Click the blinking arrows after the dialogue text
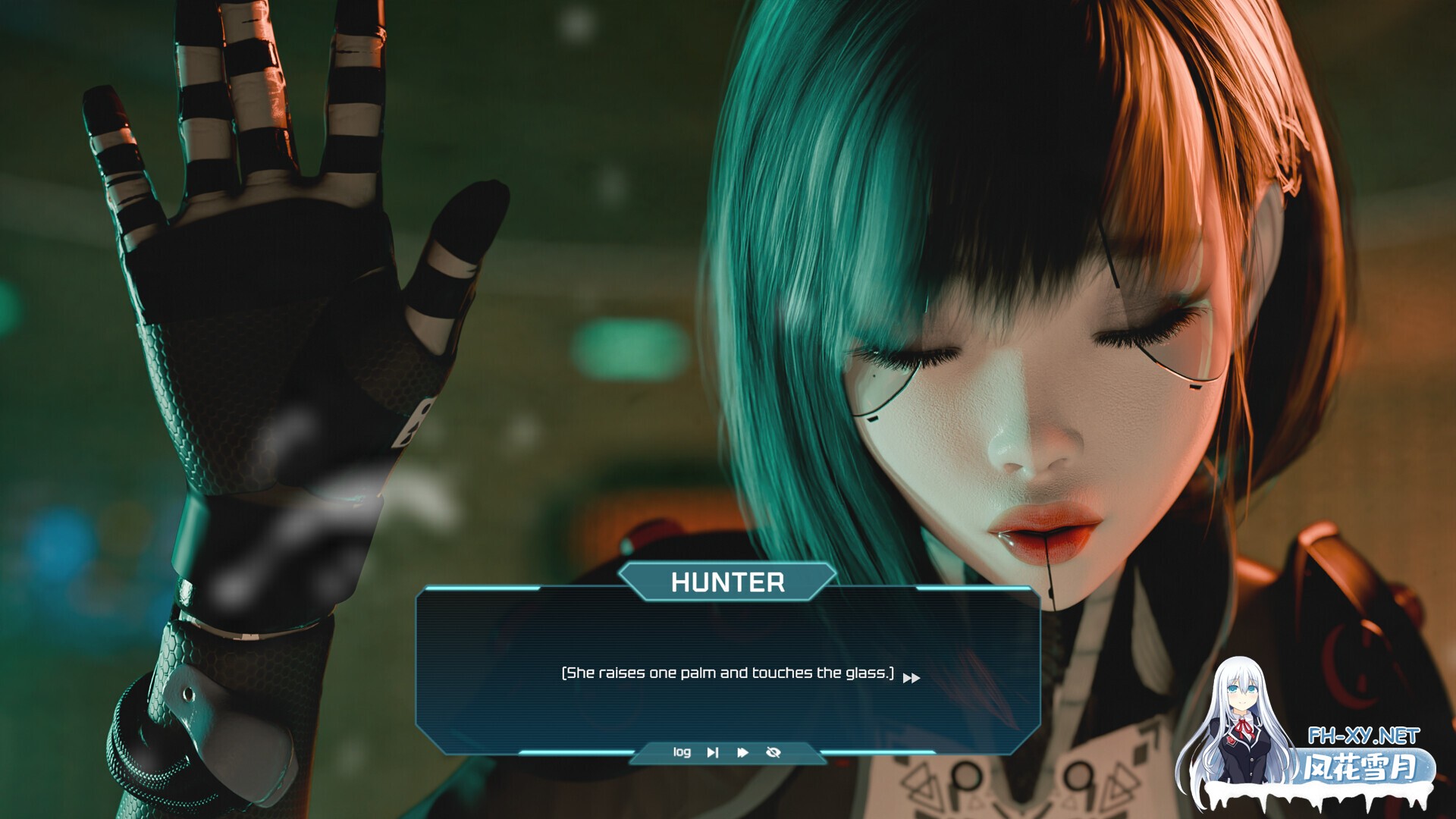 [911, 676]
